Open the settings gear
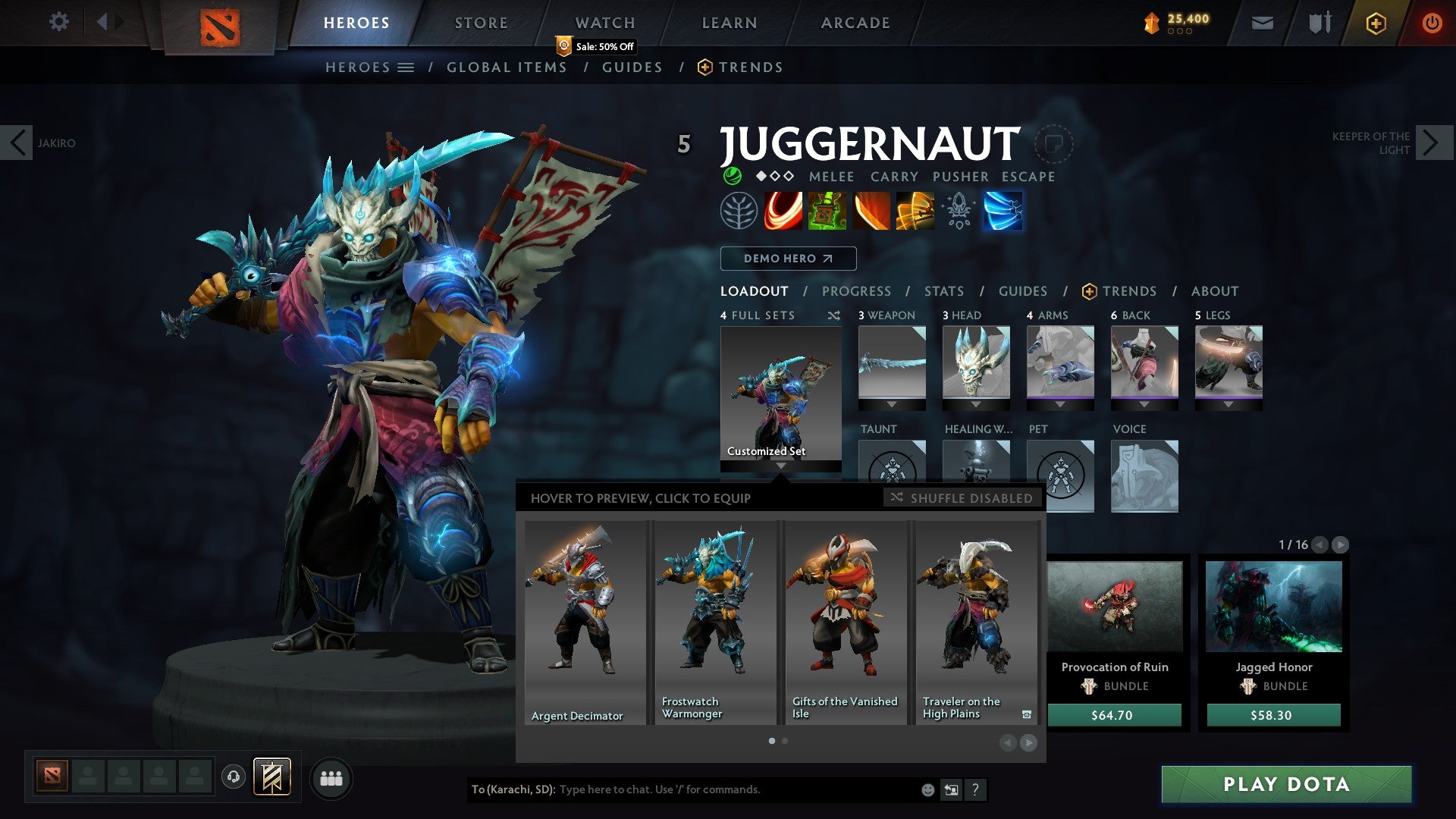Screen dimensions: 1456x819 tap(59, 21)
